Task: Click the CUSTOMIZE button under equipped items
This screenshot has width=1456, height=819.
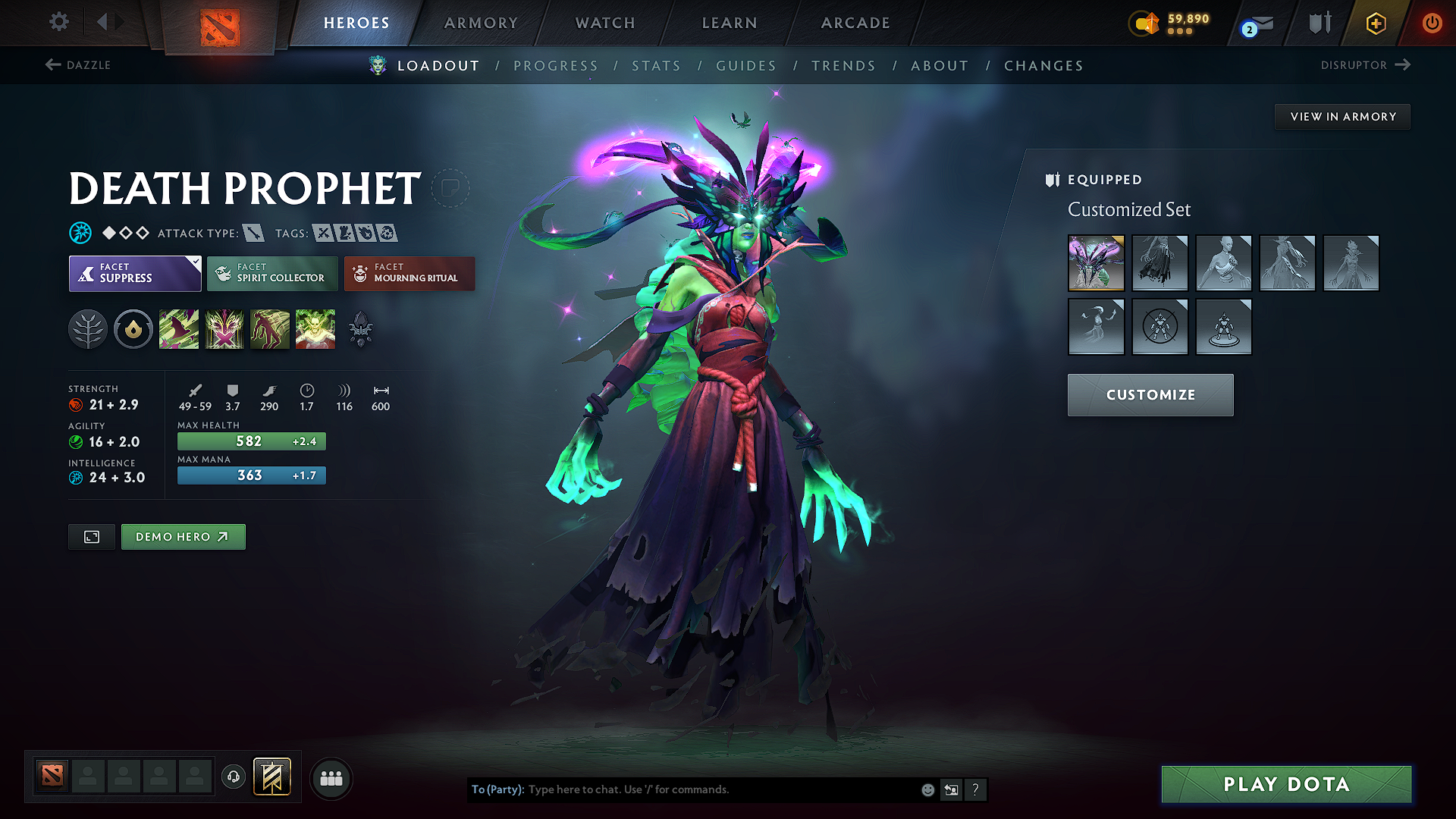Action: pos(1150,394)
